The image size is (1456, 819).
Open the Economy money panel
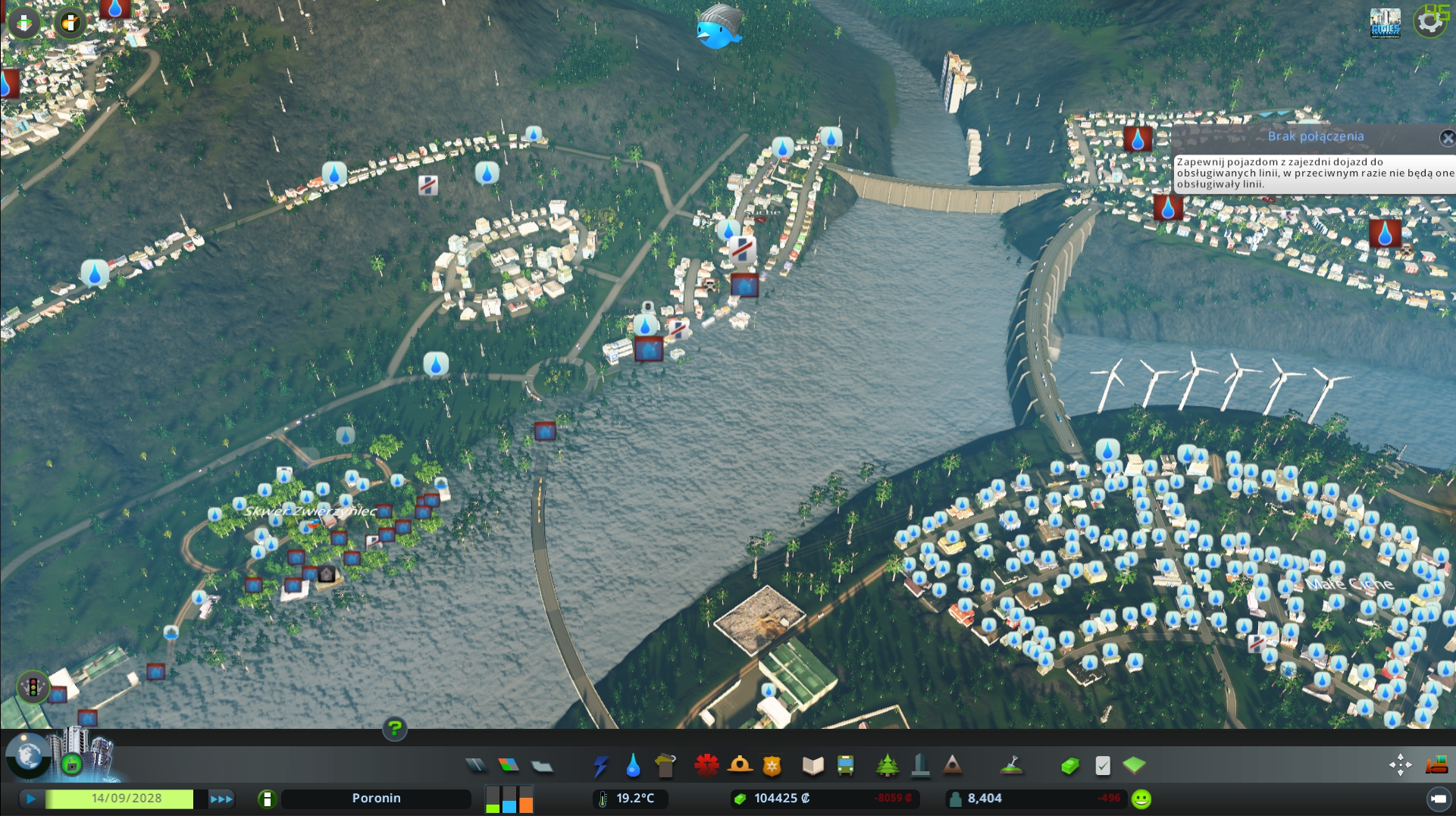tap(1069, 766)
